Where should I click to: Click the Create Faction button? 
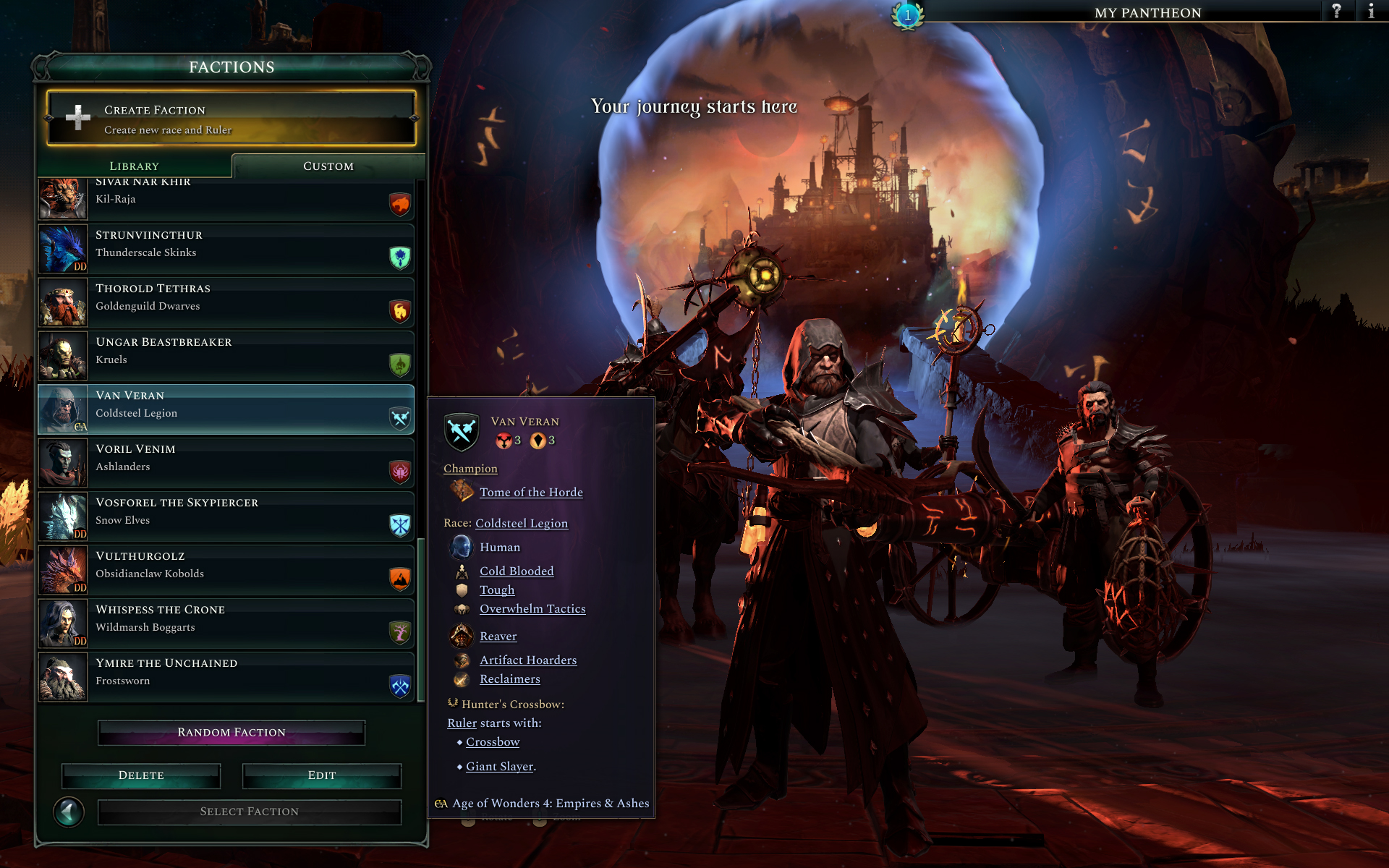click(230, 118)
